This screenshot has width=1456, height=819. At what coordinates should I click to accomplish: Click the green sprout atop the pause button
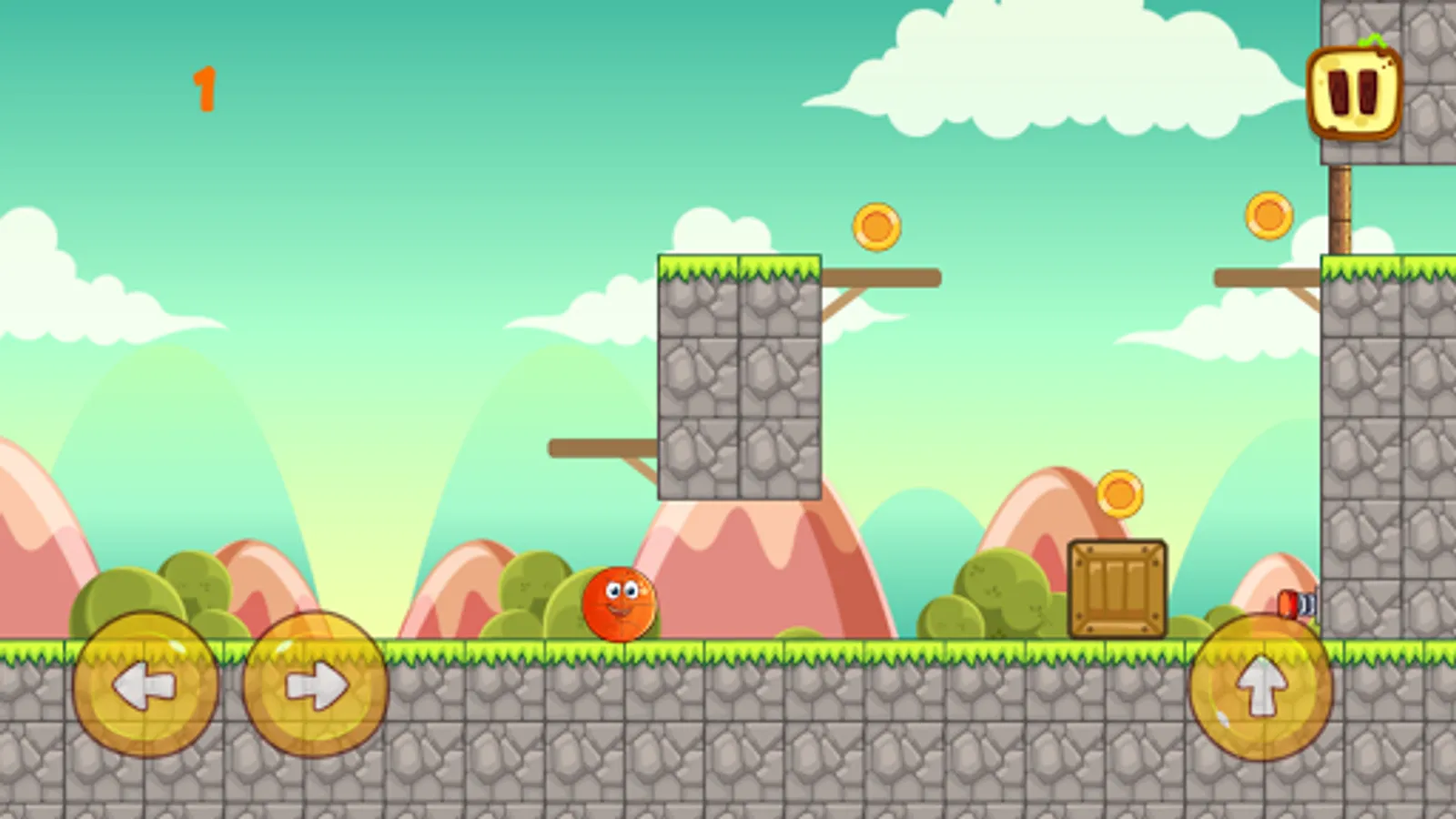point(1374,41)
